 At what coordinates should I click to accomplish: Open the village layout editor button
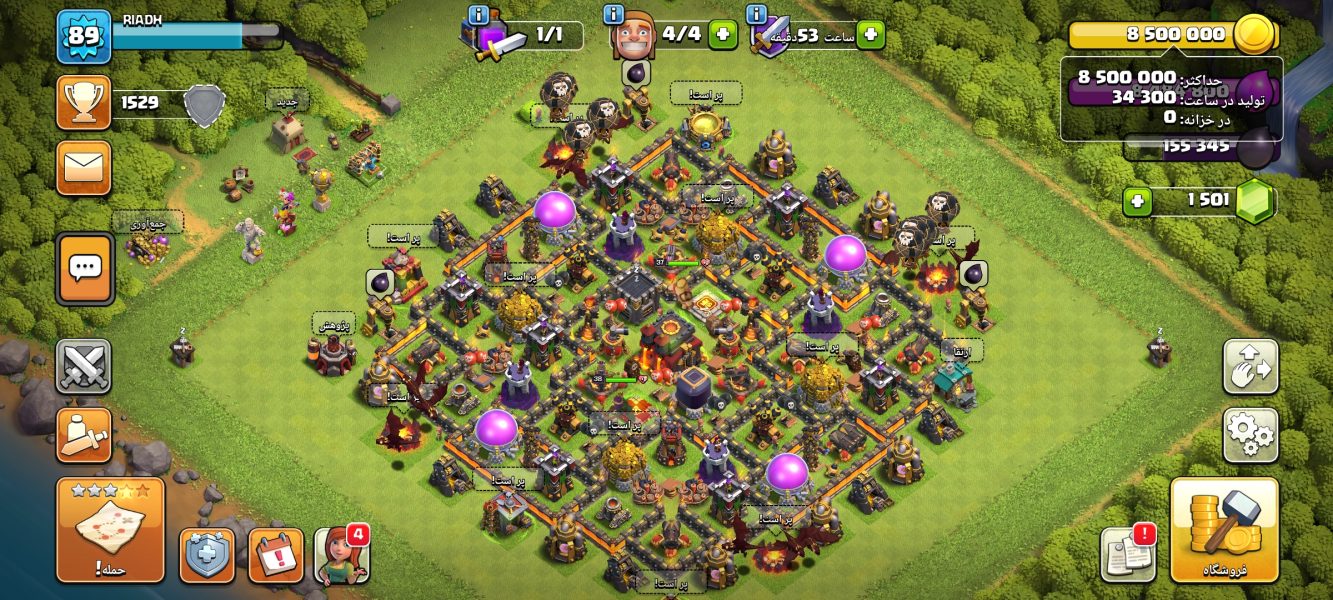pyautogui.click(x=1250, y=367)
